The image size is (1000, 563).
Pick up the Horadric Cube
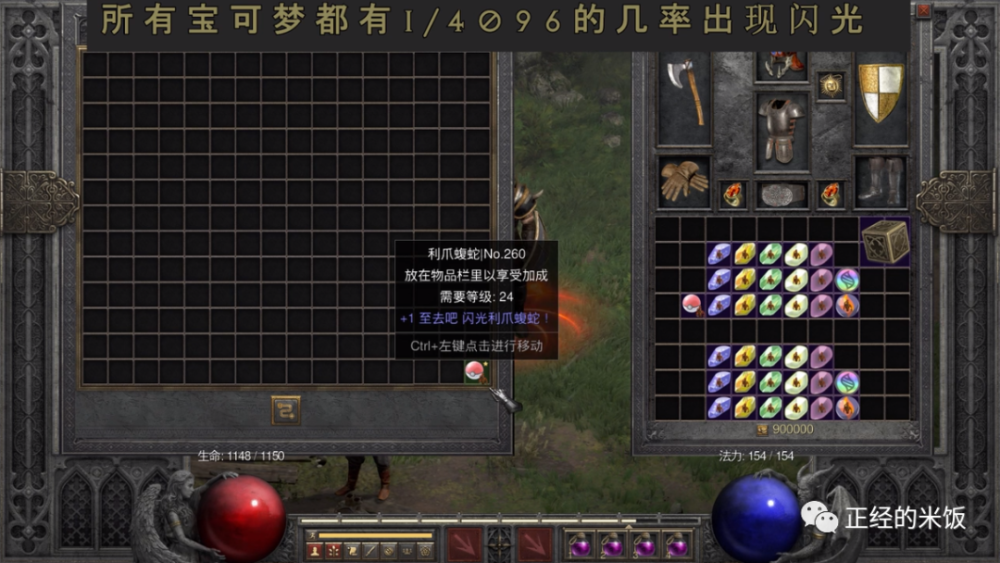click(x=885, y=241)
